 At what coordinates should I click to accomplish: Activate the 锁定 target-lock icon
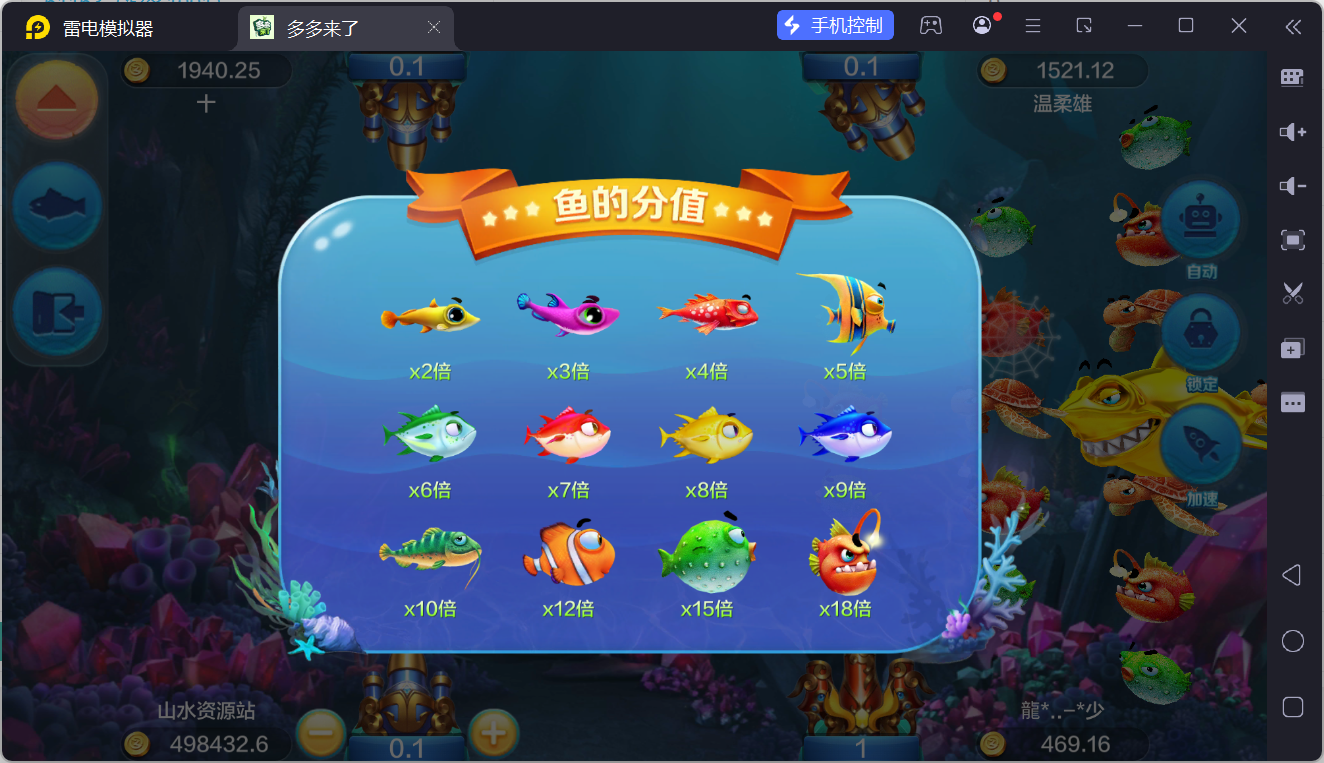pyautogui.click(x=1199, y=331)
